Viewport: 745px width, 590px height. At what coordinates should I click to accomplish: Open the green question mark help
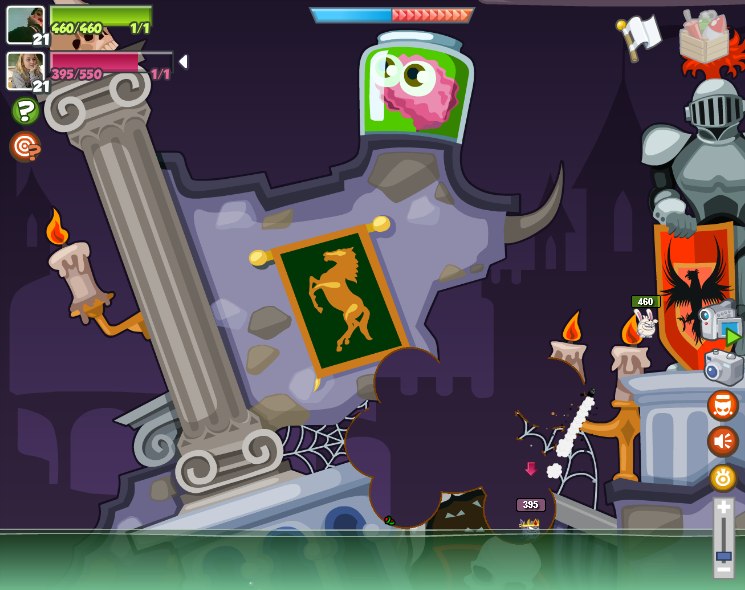[x=25, y=111]
